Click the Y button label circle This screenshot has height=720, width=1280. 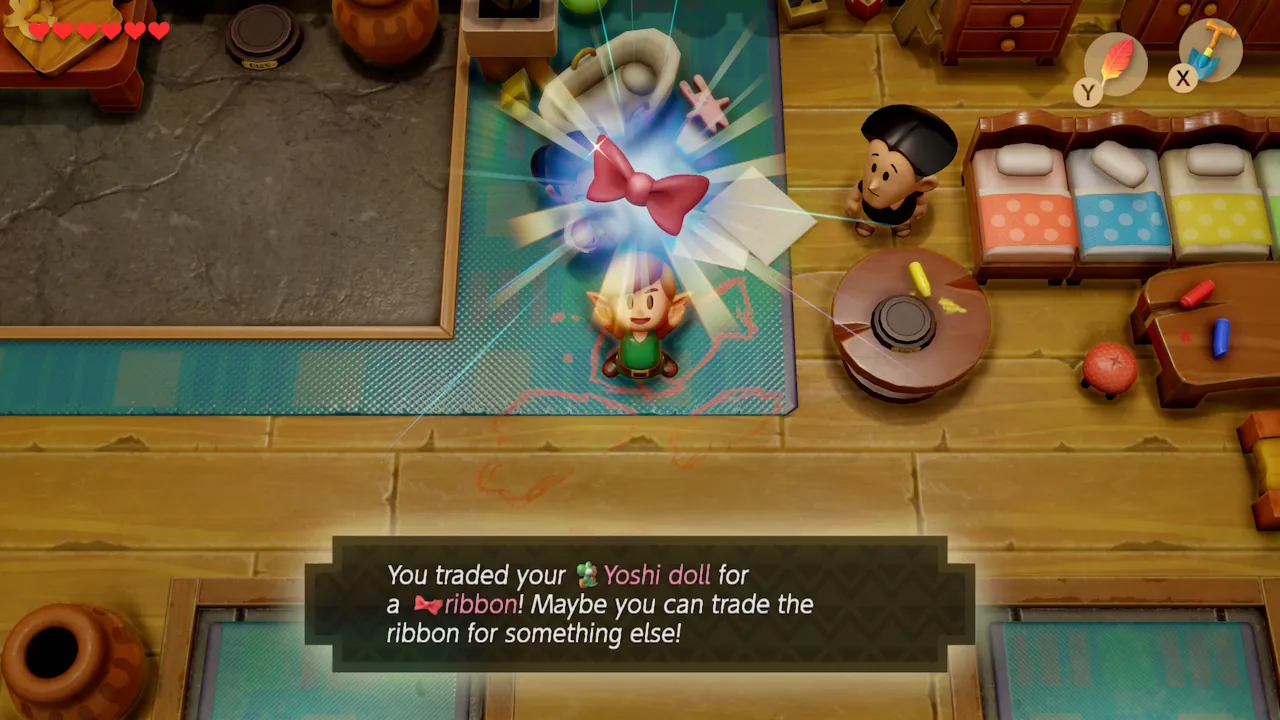point(1089,89)
